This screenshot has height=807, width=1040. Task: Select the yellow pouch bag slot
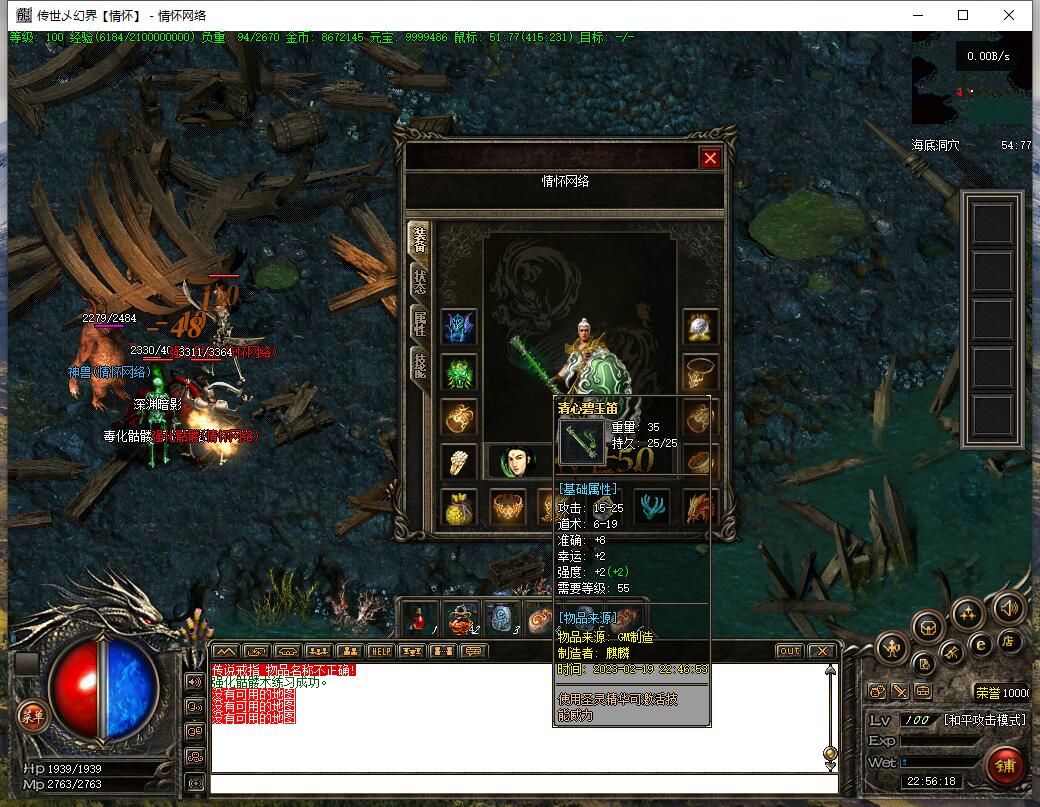(x=459, y=509)
